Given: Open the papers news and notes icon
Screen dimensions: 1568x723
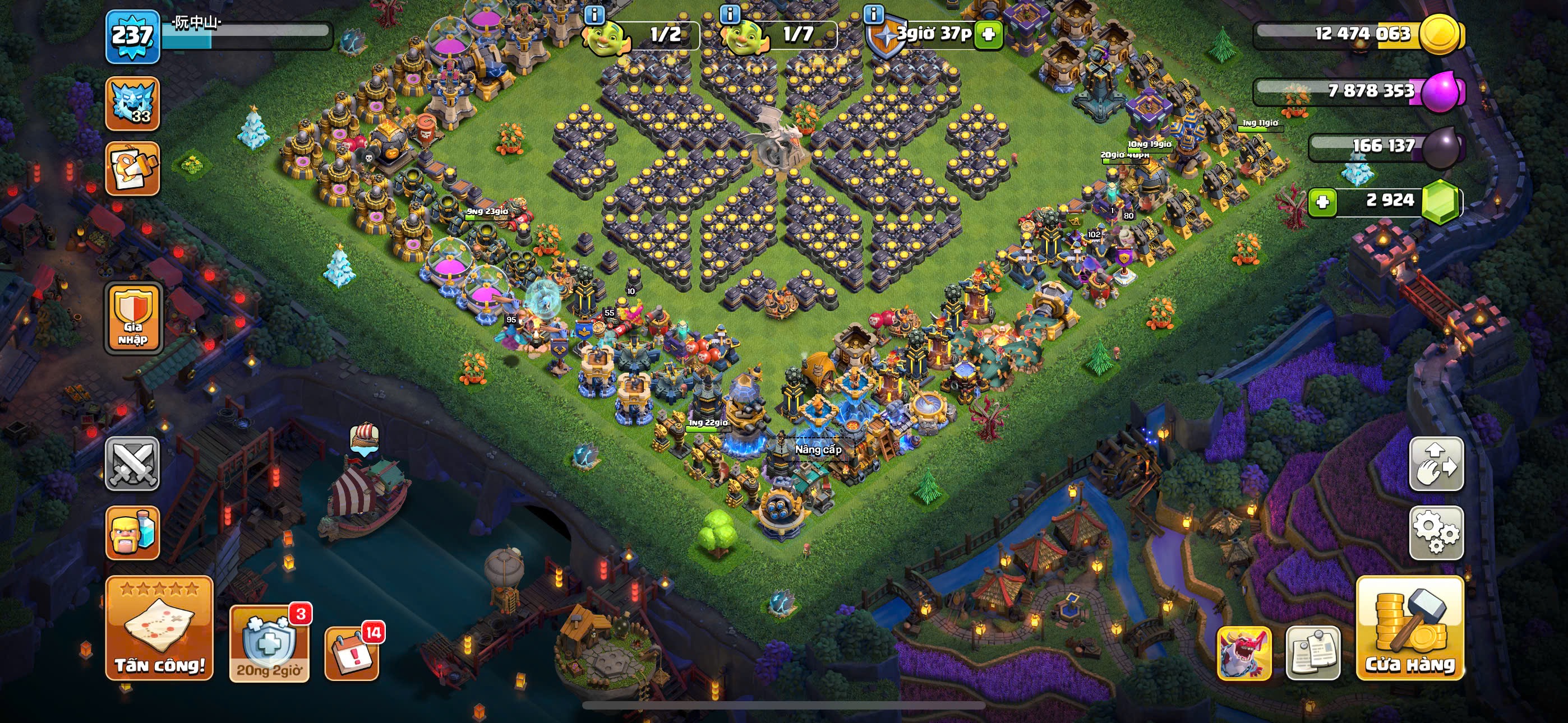Looking at the screenshot, I should click(1312, 652).
